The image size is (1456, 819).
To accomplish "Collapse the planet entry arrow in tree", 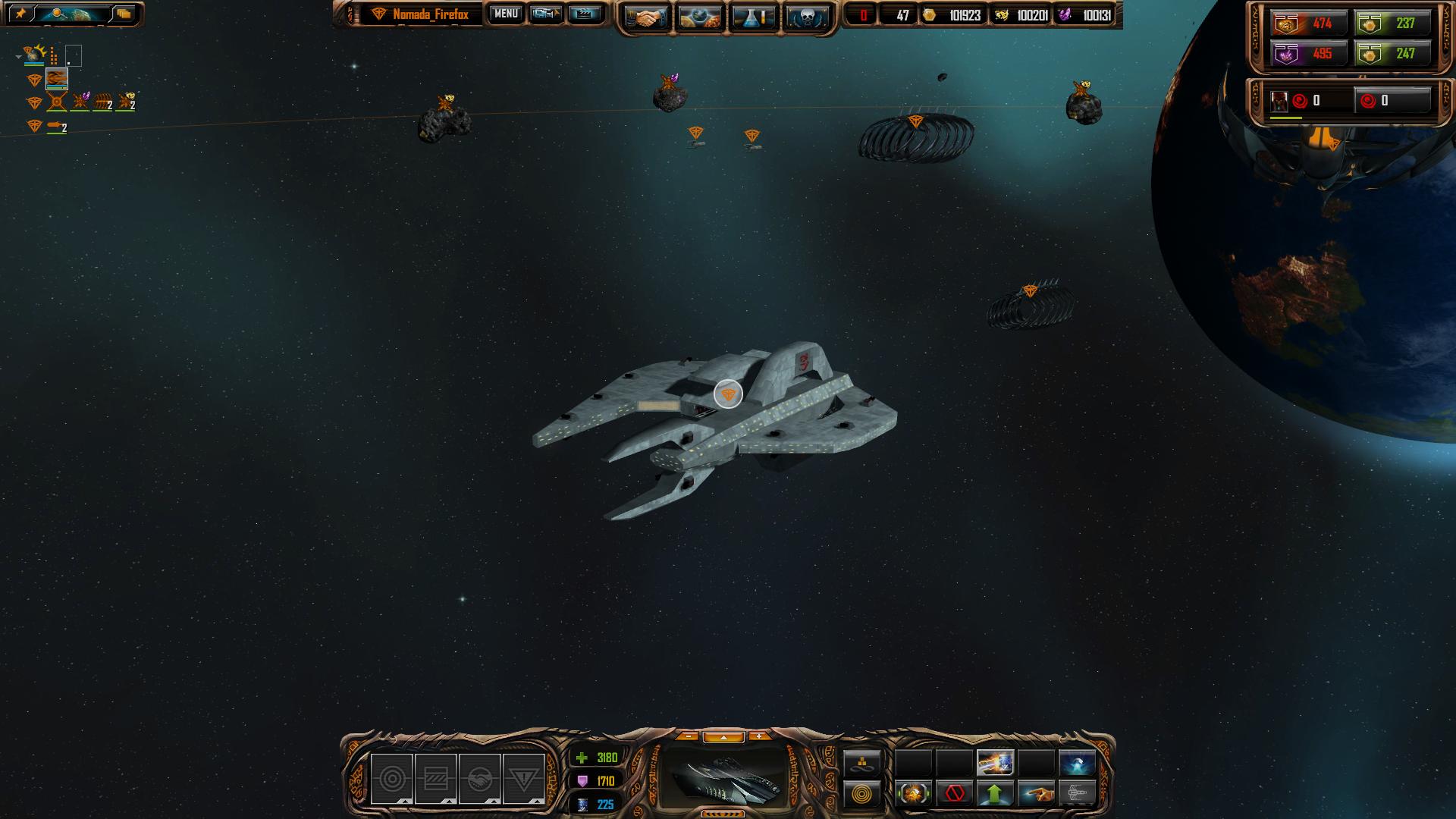I will (x=18, y=56).
